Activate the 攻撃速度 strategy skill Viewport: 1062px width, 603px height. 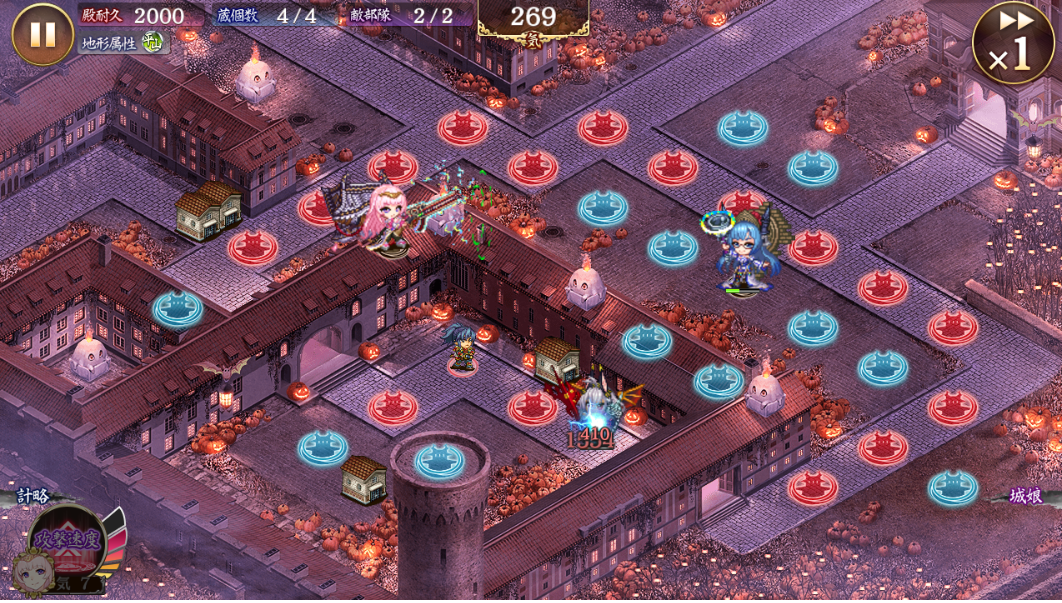click(68, 542)
